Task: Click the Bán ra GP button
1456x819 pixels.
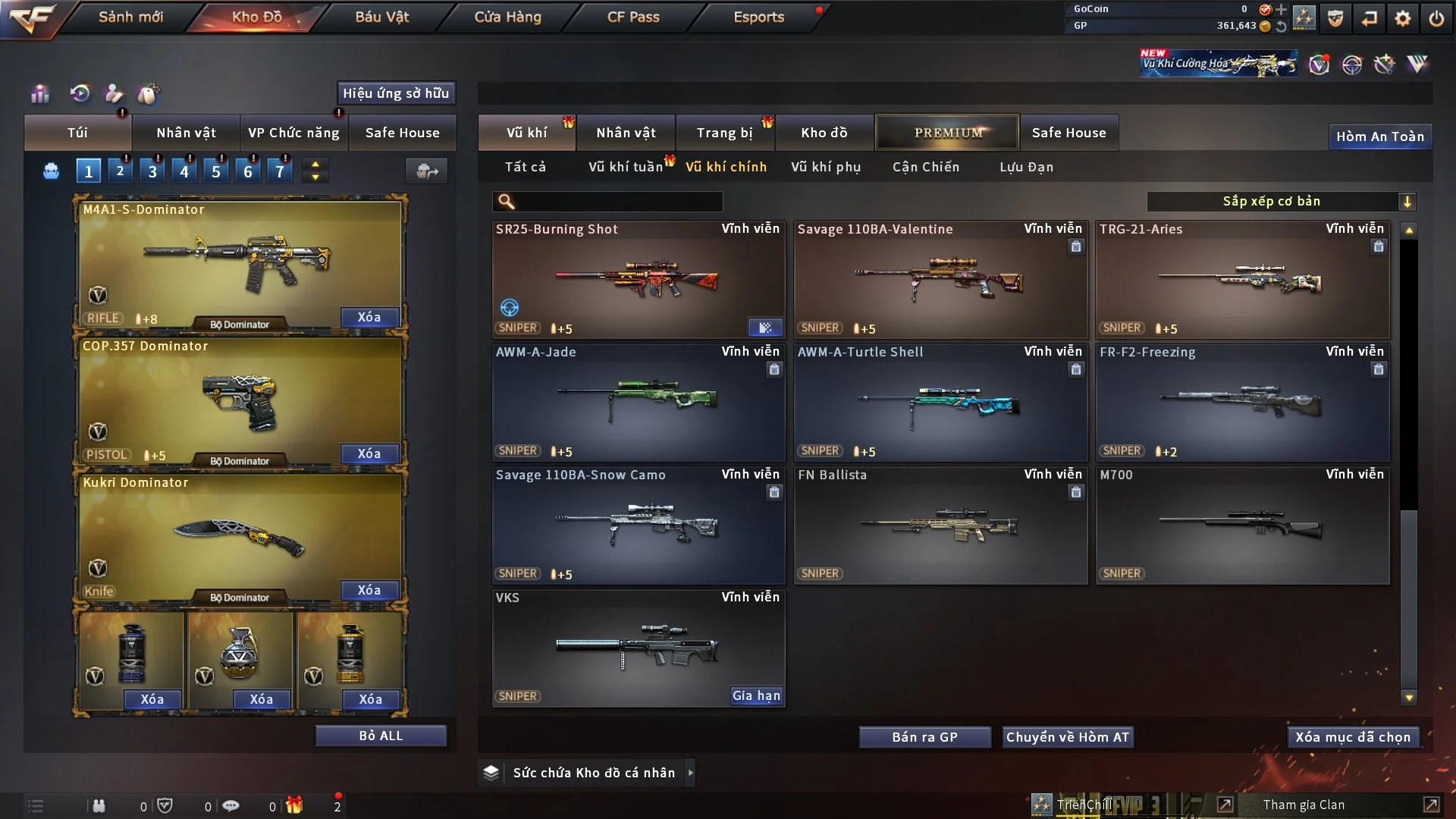Action: click(924, 737)
